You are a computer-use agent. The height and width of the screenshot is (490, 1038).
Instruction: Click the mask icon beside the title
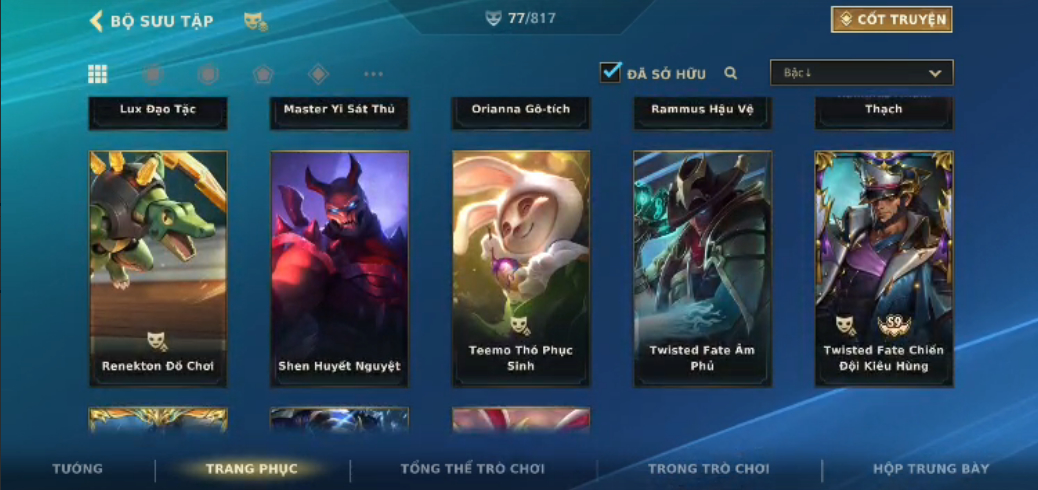click(x=255, y=21)
